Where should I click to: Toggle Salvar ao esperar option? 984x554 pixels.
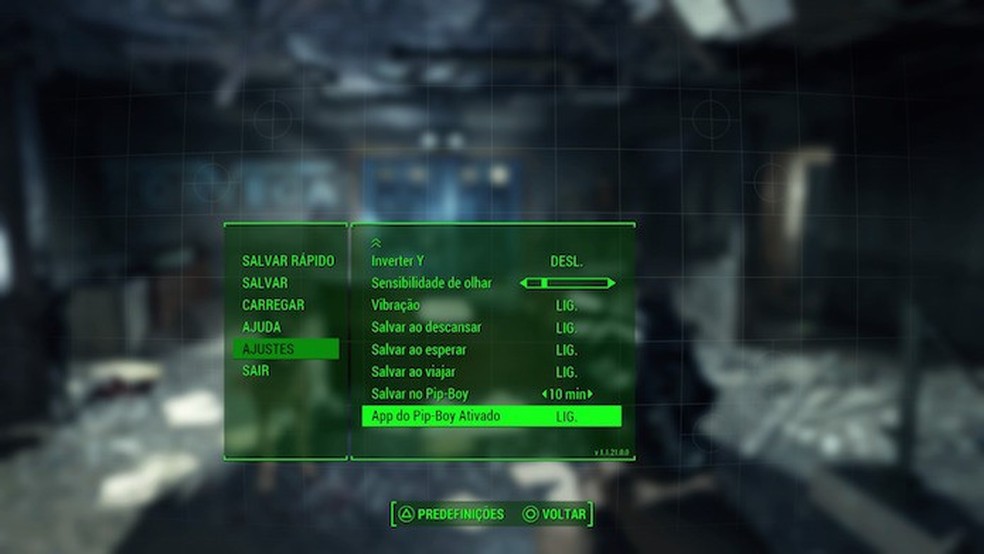(566, 350)
